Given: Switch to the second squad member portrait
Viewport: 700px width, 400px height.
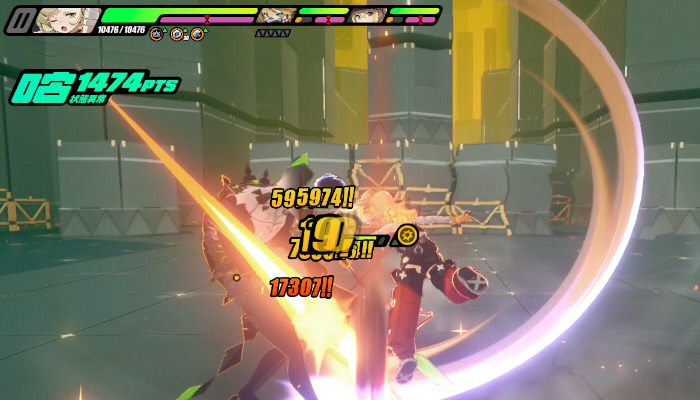Looking at the screenshot, I should pos(275,16).
